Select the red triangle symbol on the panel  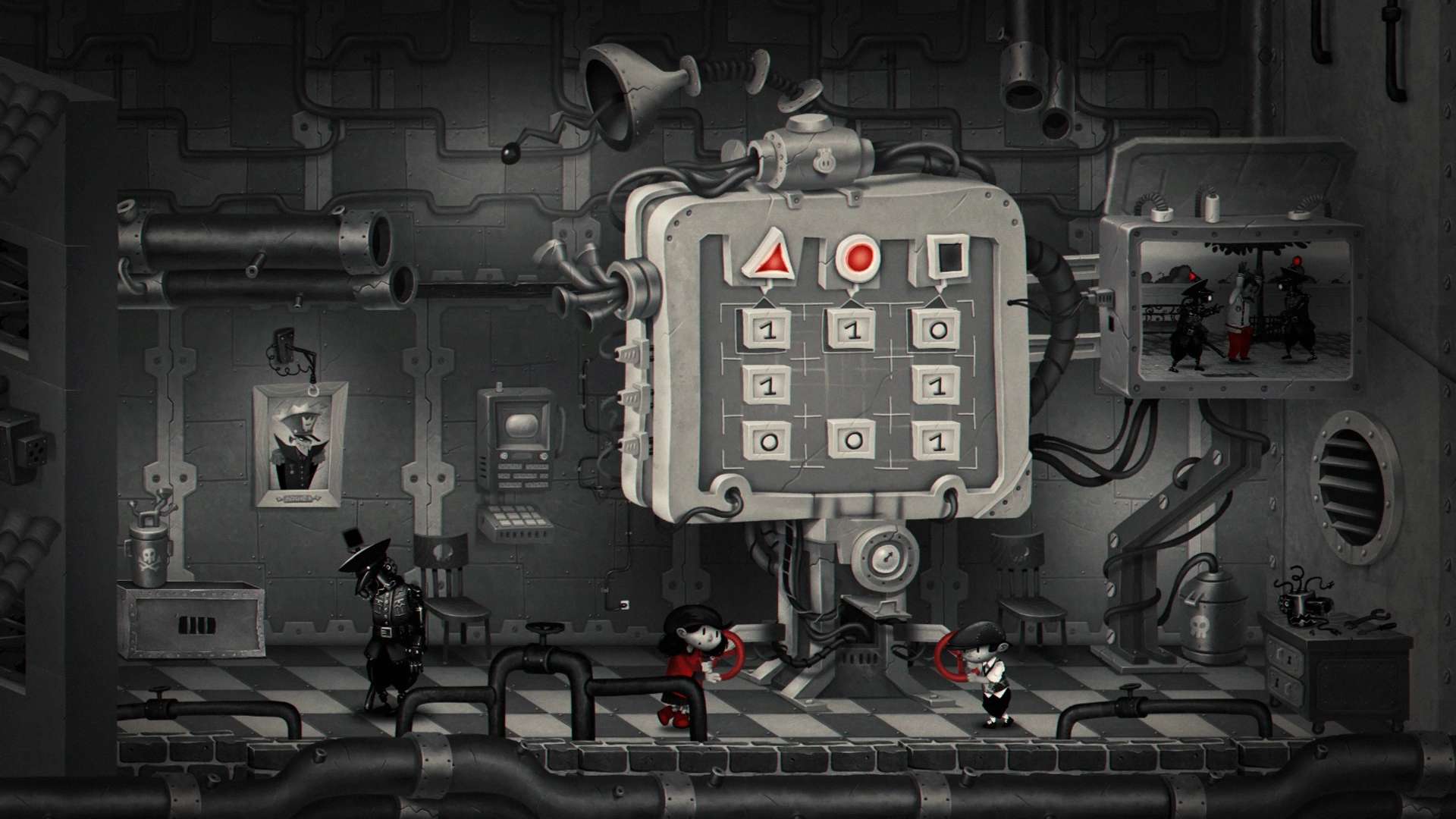click(x=767, y=256)
